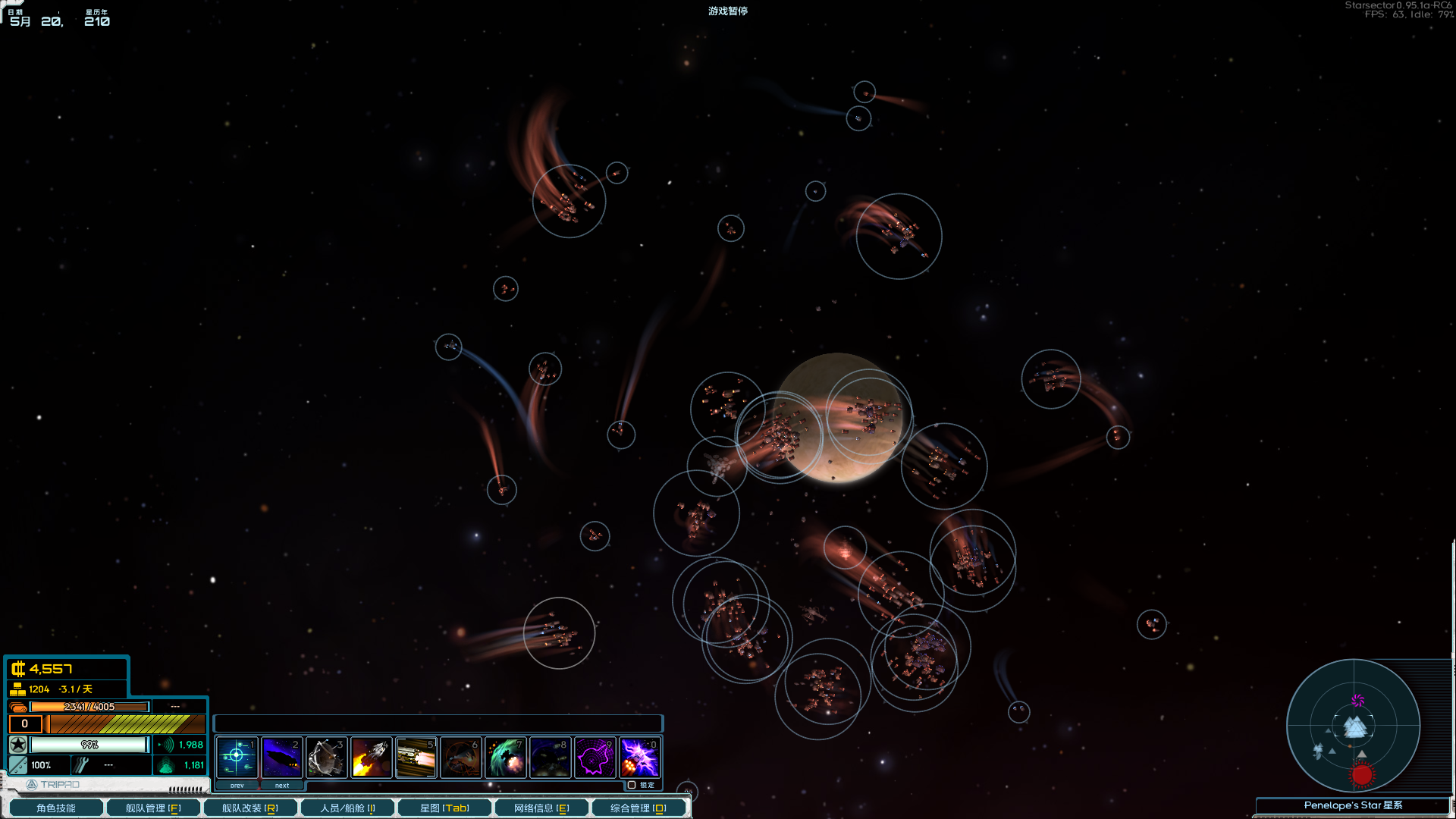Enable the 锁定 lock checkbox on the ability bar

(632, 785)
